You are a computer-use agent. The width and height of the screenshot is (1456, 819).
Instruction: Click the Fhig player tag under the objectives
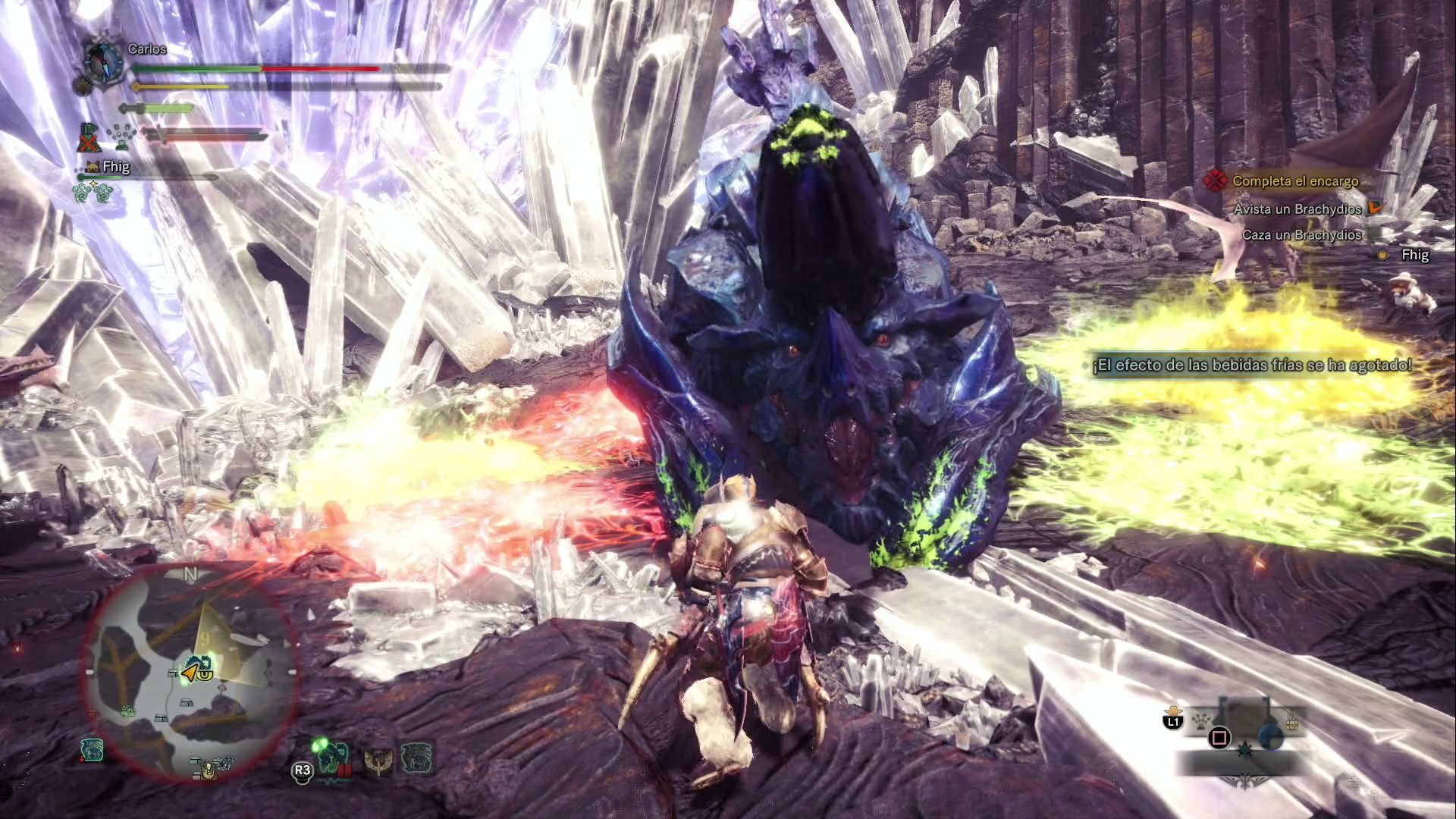[x=1414, y=255]
